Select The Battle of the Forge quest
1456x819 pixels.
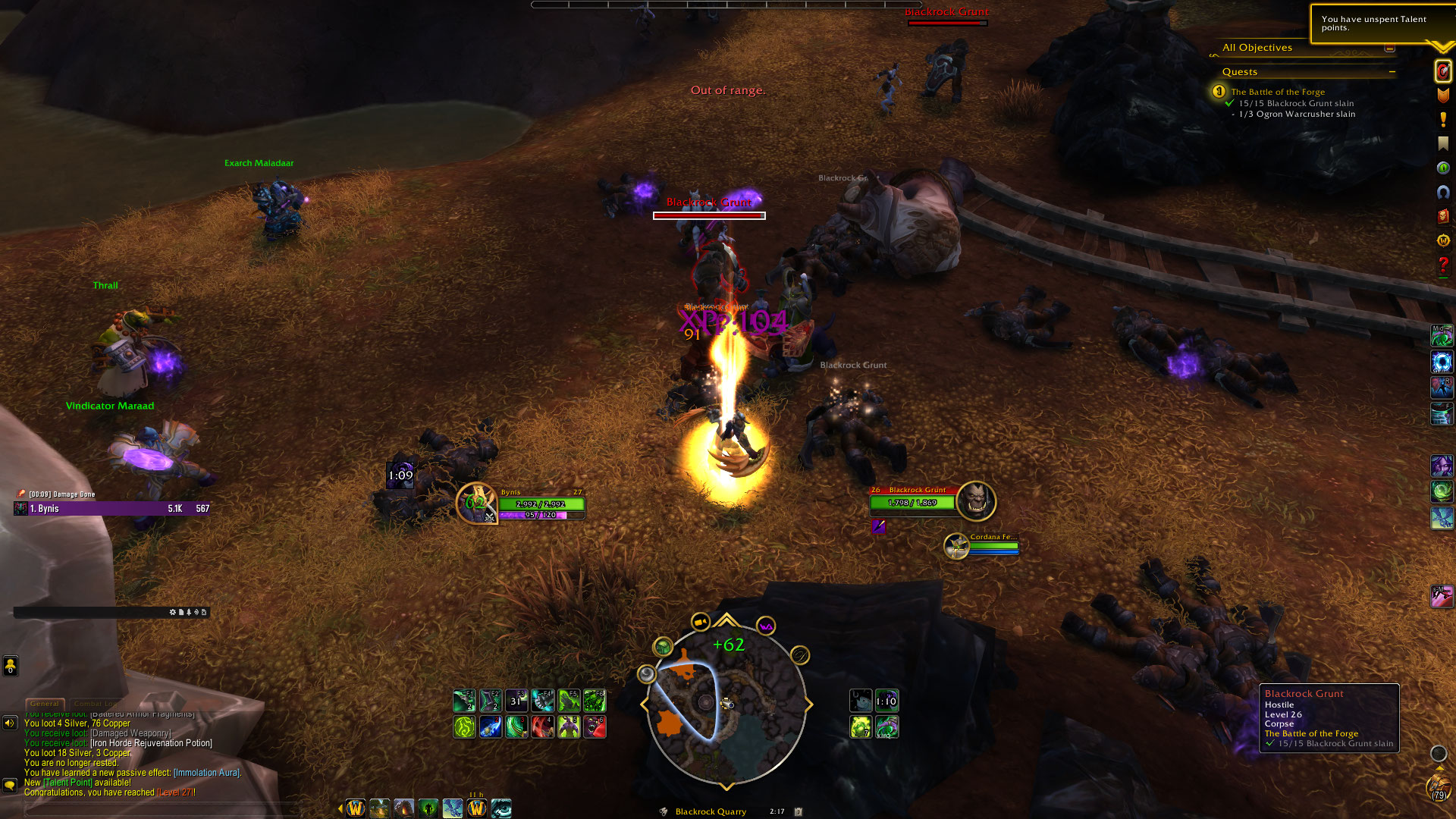[x=1278, y=92]
